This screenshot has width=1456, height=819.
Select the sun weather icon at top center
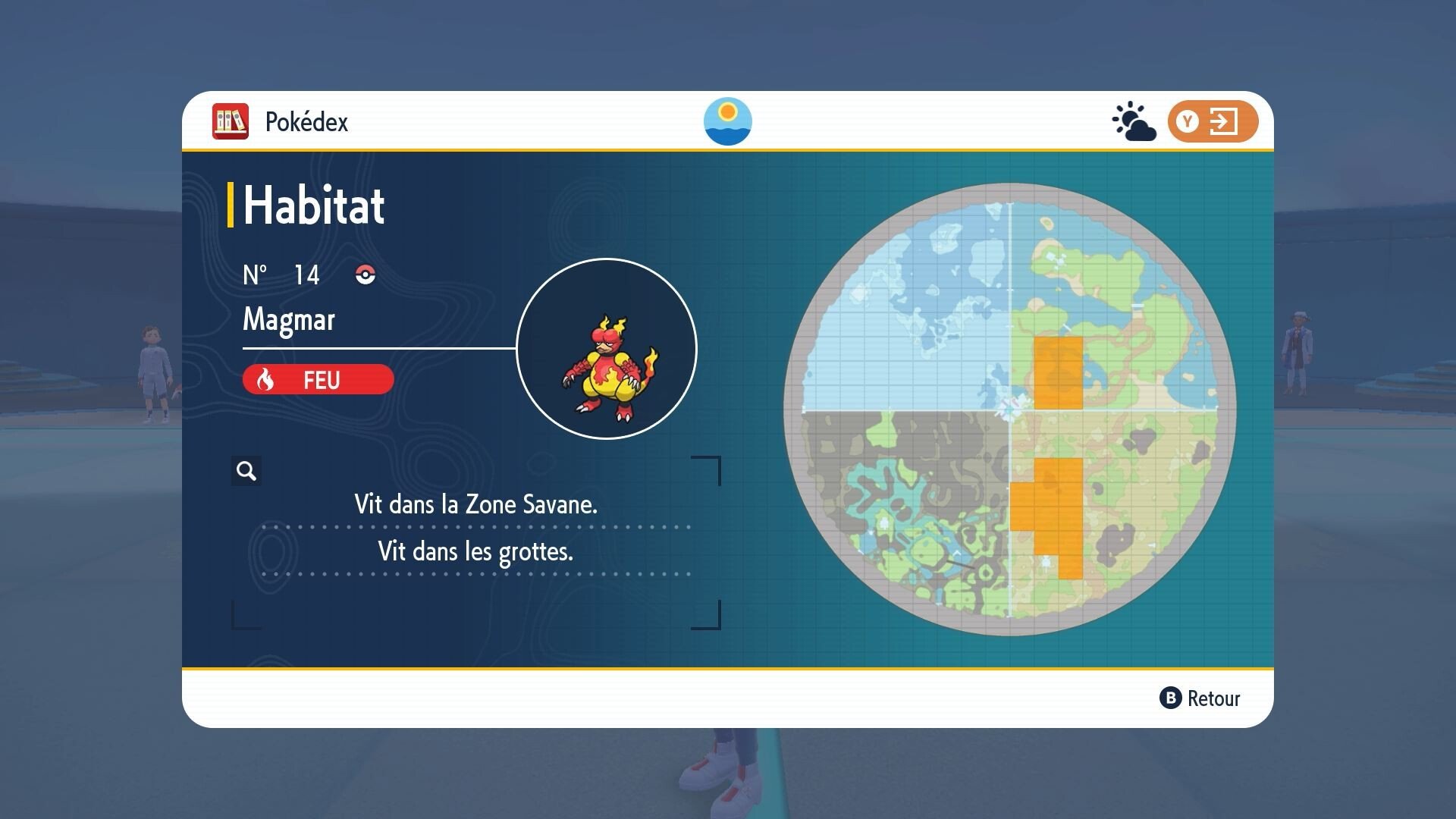tap(728, 121)
